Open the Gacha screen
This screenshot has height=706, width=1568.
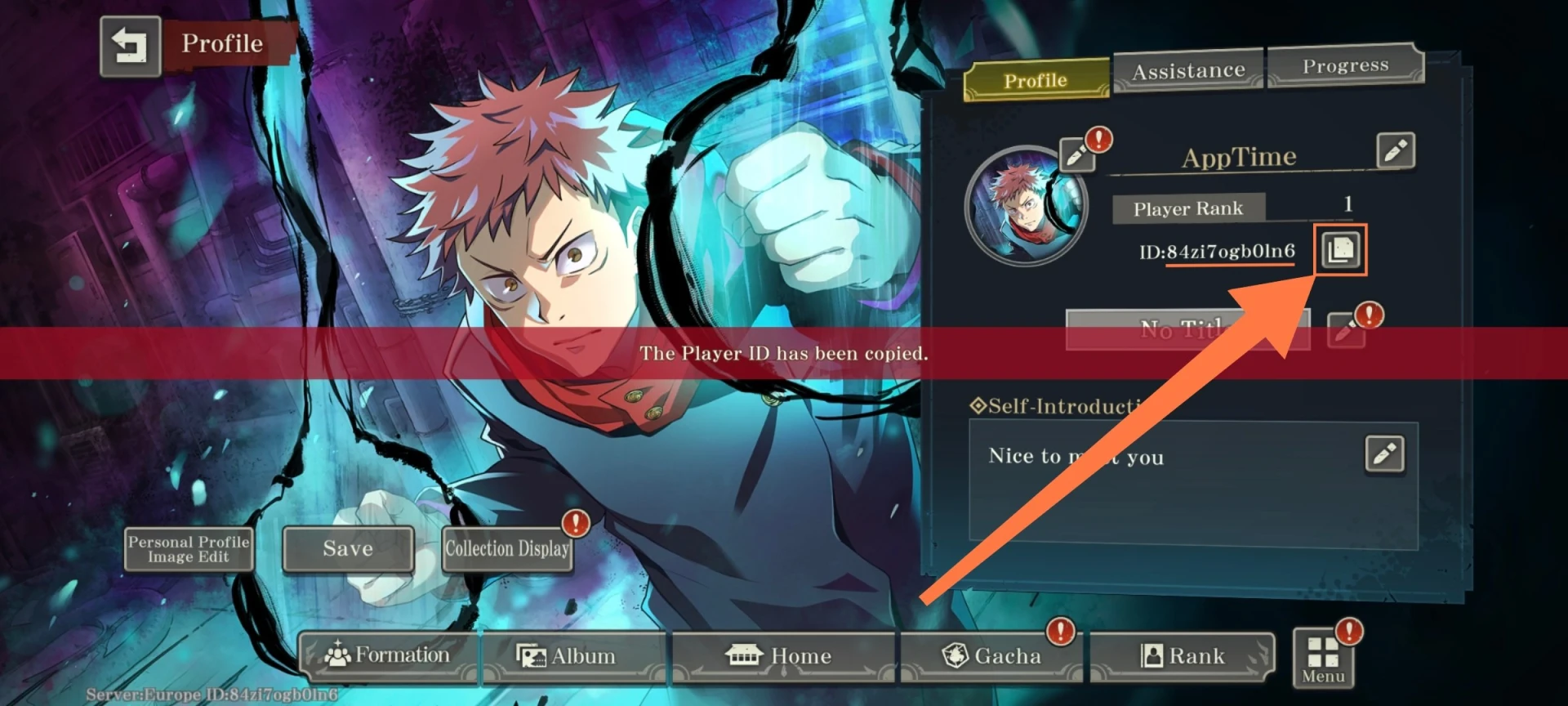(x=991, y=655)
